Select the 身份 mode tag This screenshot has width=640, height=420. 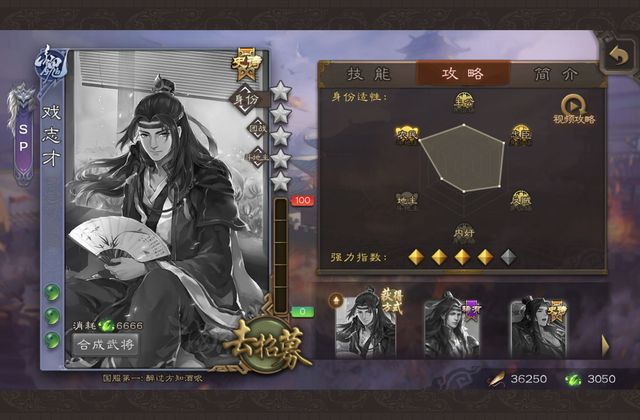tap(247, 99)
